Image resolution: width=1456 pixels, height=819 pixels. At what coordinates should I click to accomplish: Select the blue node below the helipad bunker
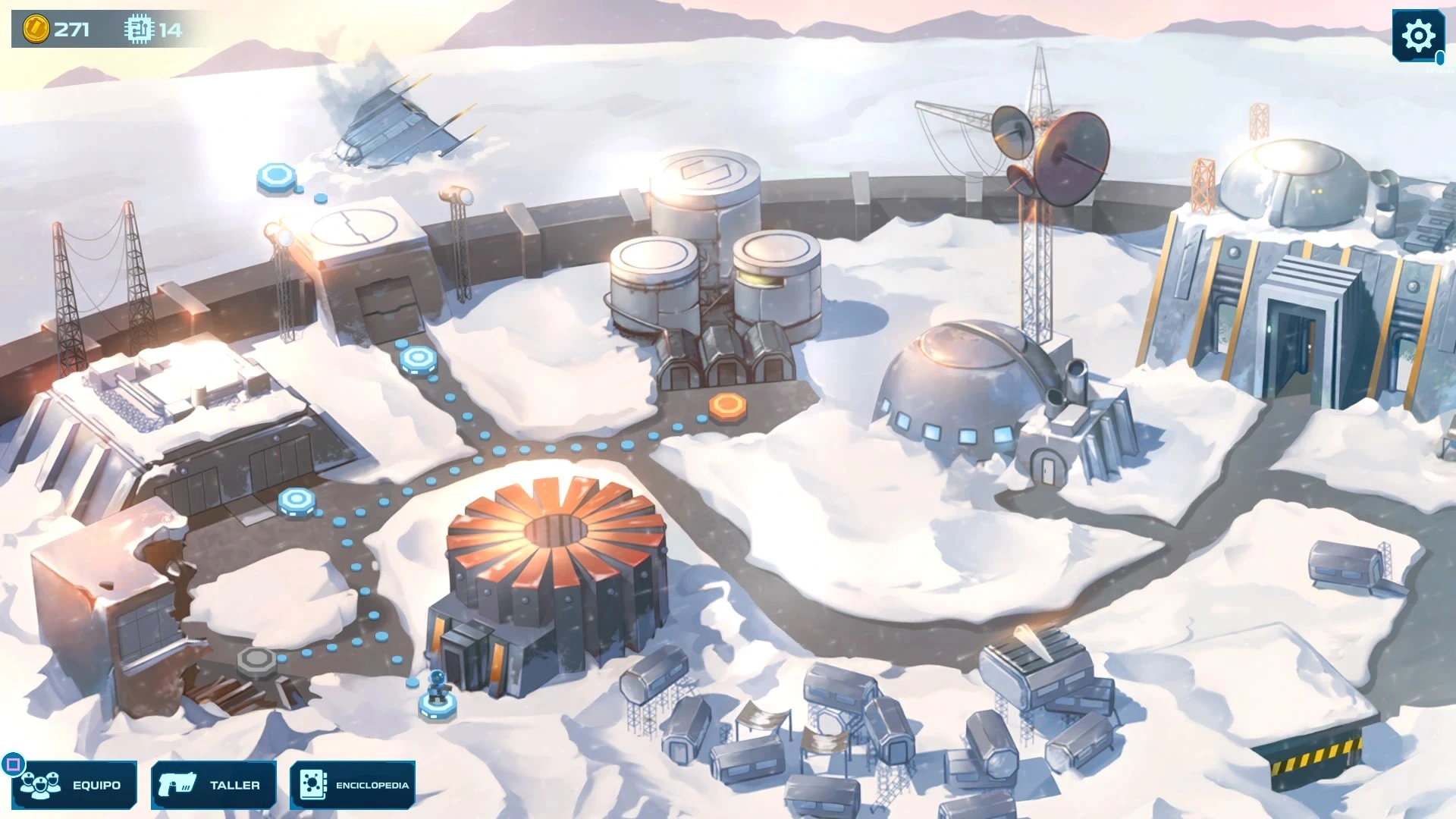(418, 358)
